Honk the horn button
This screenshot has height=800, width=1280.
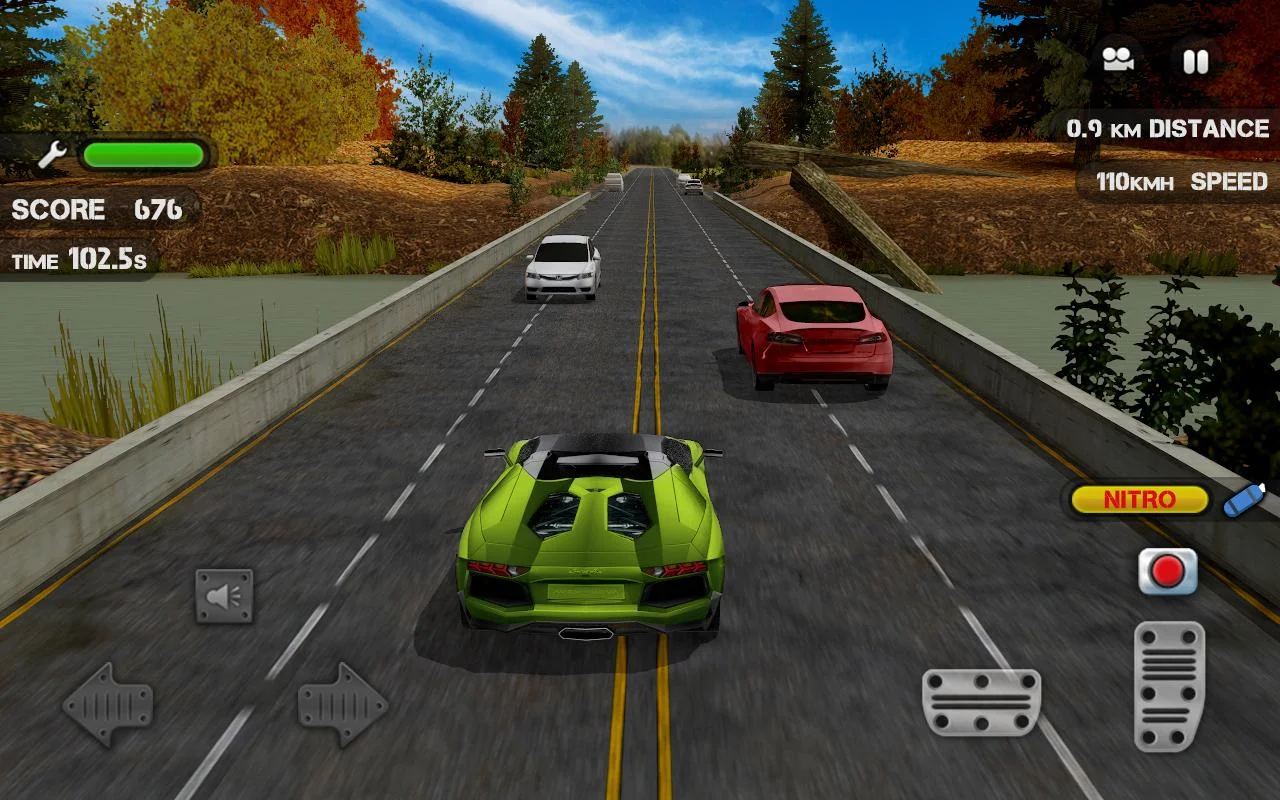[x=224, y=596]
